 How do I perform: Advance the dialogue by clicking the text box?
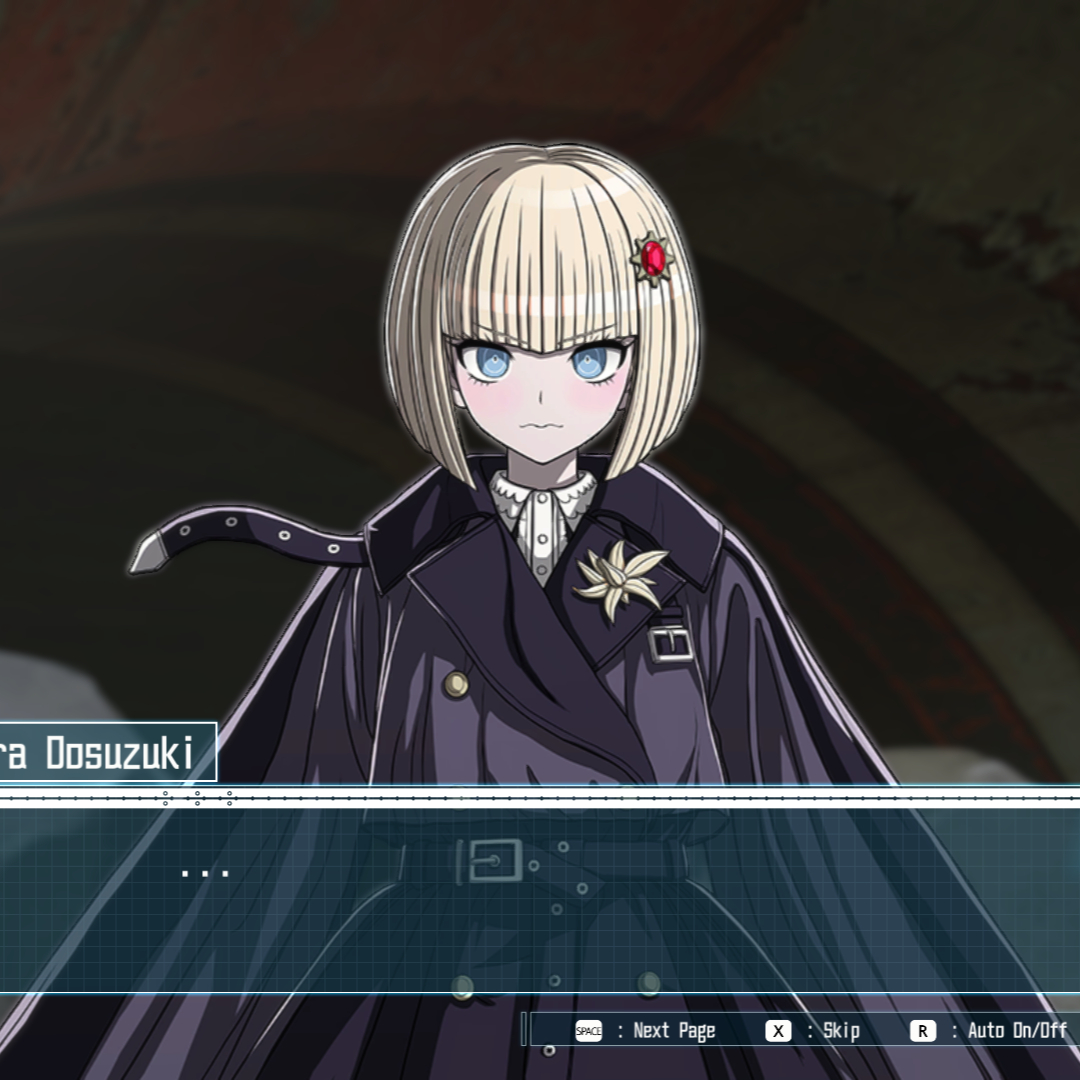point(540,895)
